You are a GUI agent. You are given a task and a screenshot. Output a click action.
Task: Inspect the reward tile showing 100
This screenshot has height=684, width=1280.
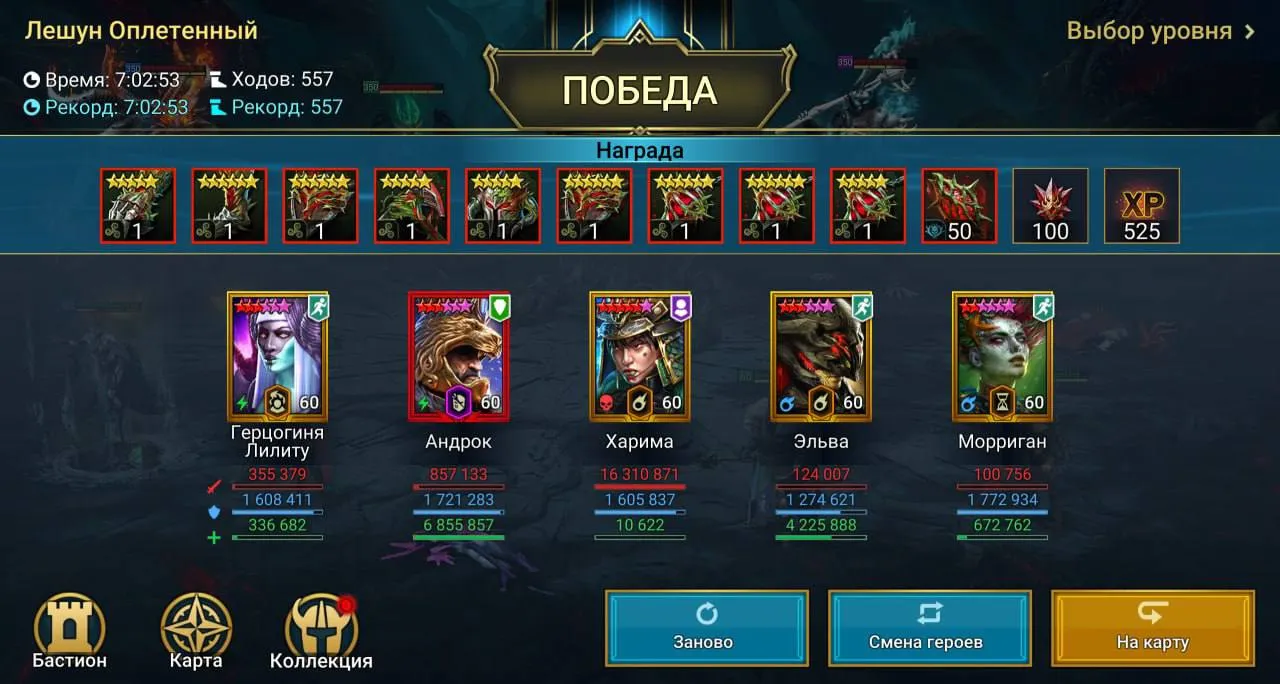1050,206
